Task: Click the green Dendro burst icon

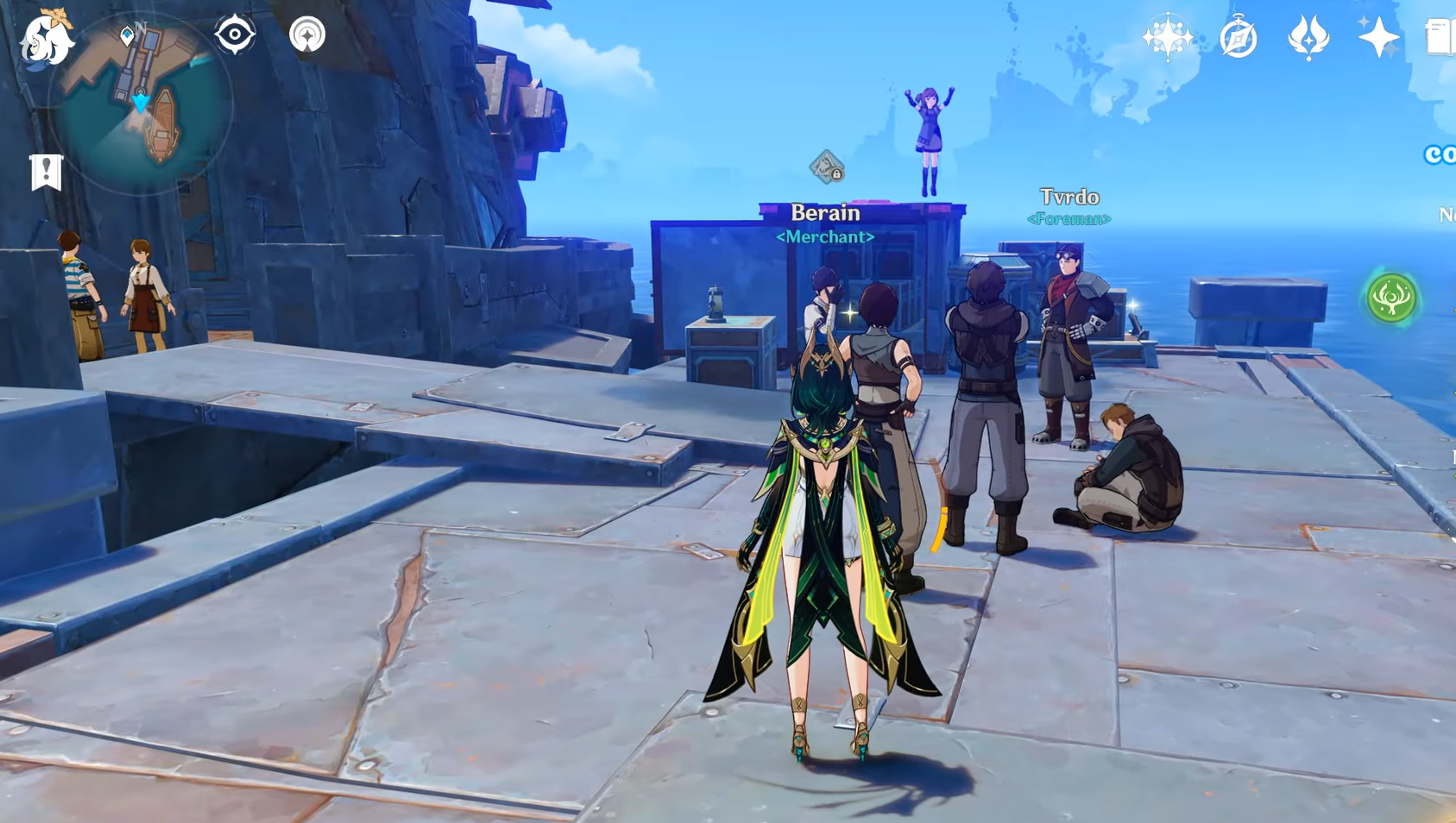Action: pos(1391,298)
